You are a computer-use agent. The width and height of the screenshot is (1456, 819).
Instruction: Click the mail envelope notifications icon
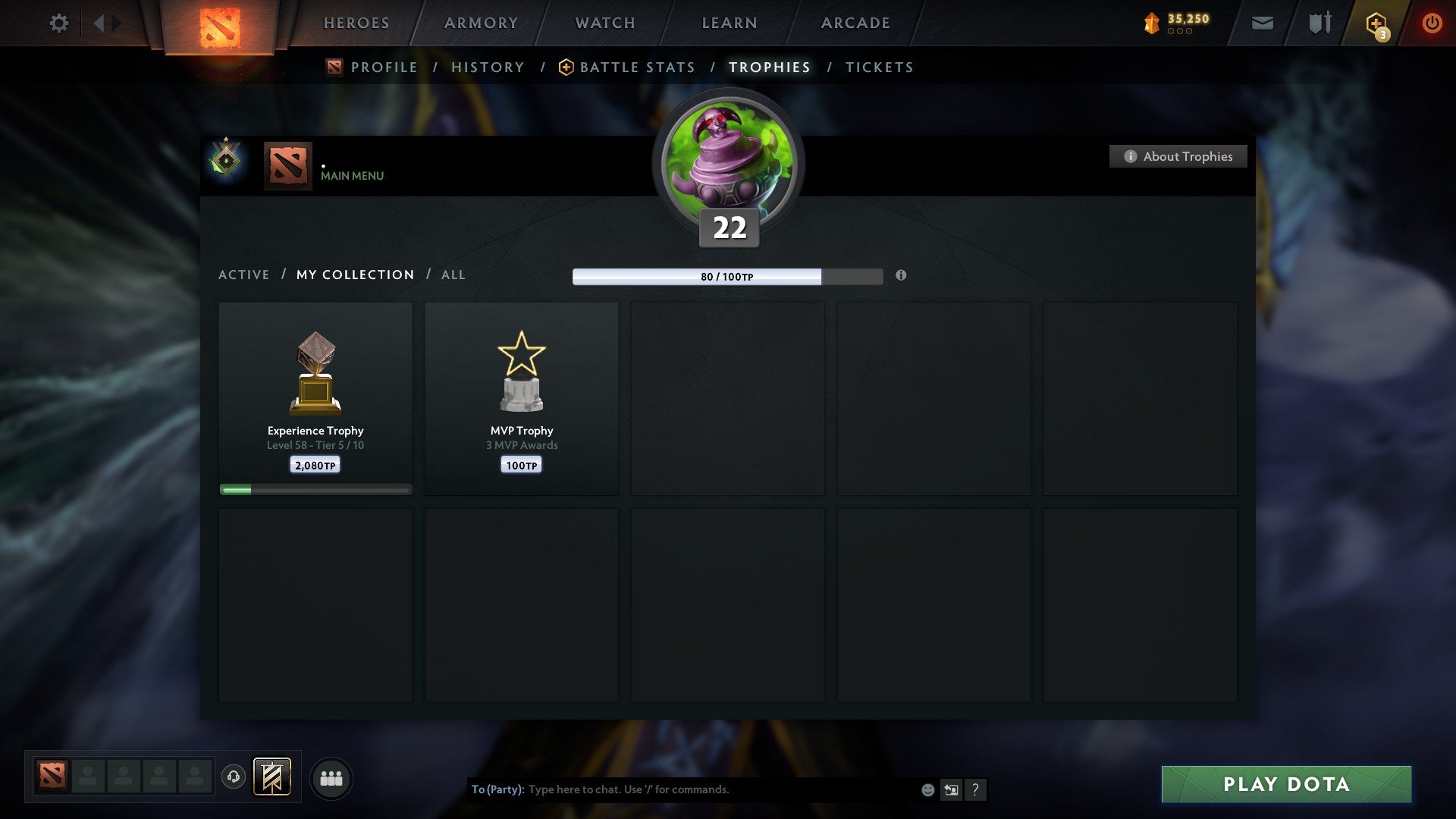tap(1261, 23)
